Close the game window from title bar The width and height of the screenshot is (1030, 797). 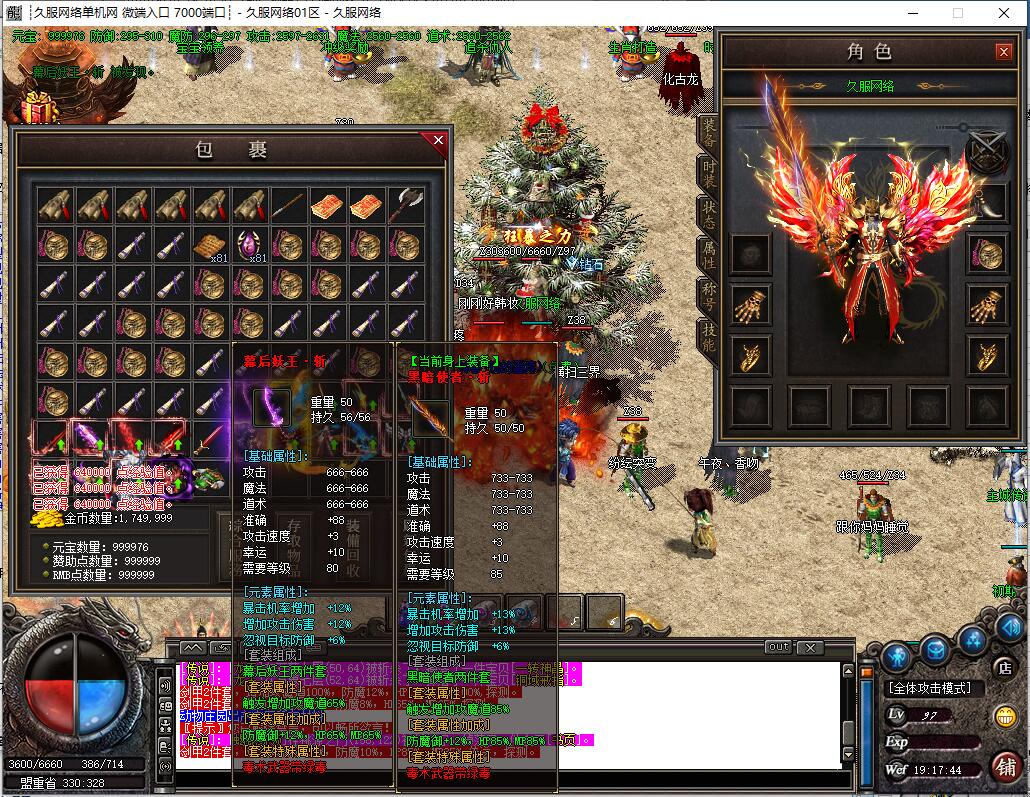click(x=1003, y=13)
